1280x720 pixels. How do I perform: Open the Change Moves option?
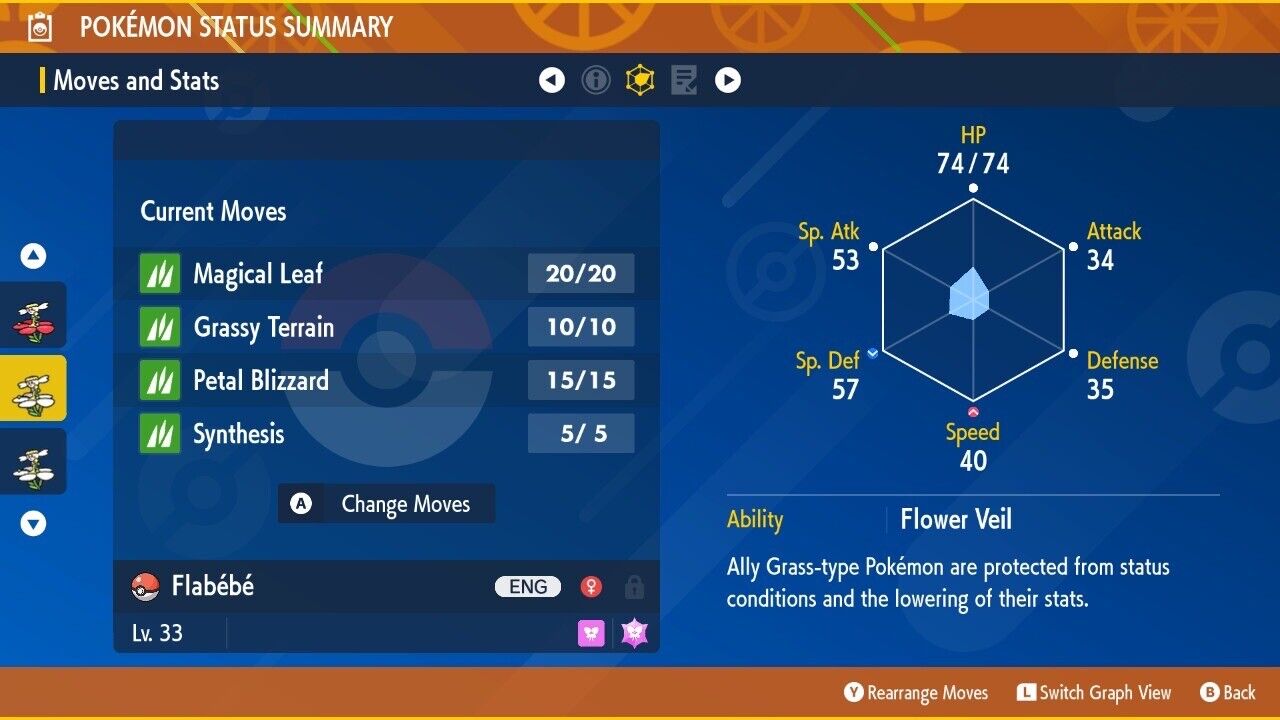click(386, 504)
